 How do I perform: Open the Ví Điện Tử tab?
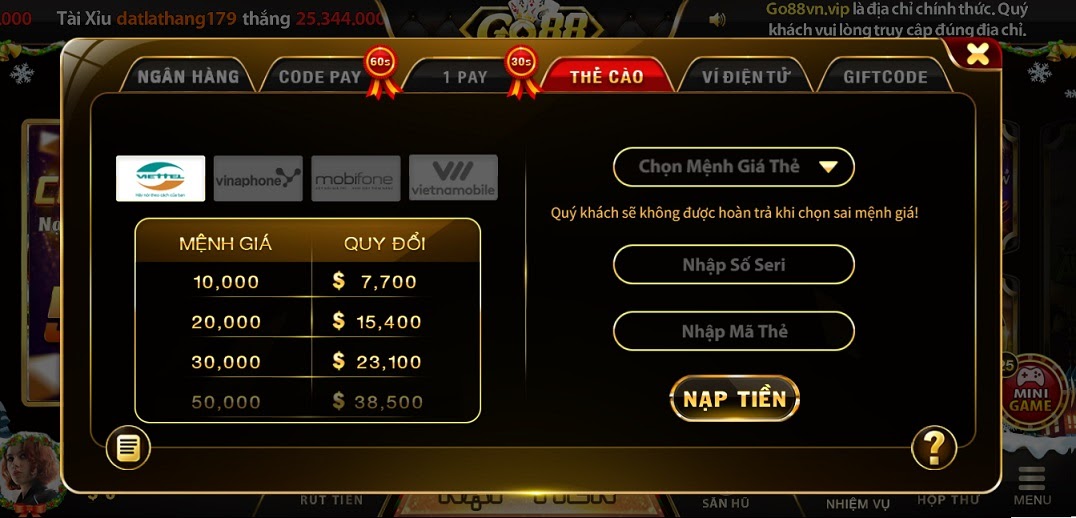(746, 77)
